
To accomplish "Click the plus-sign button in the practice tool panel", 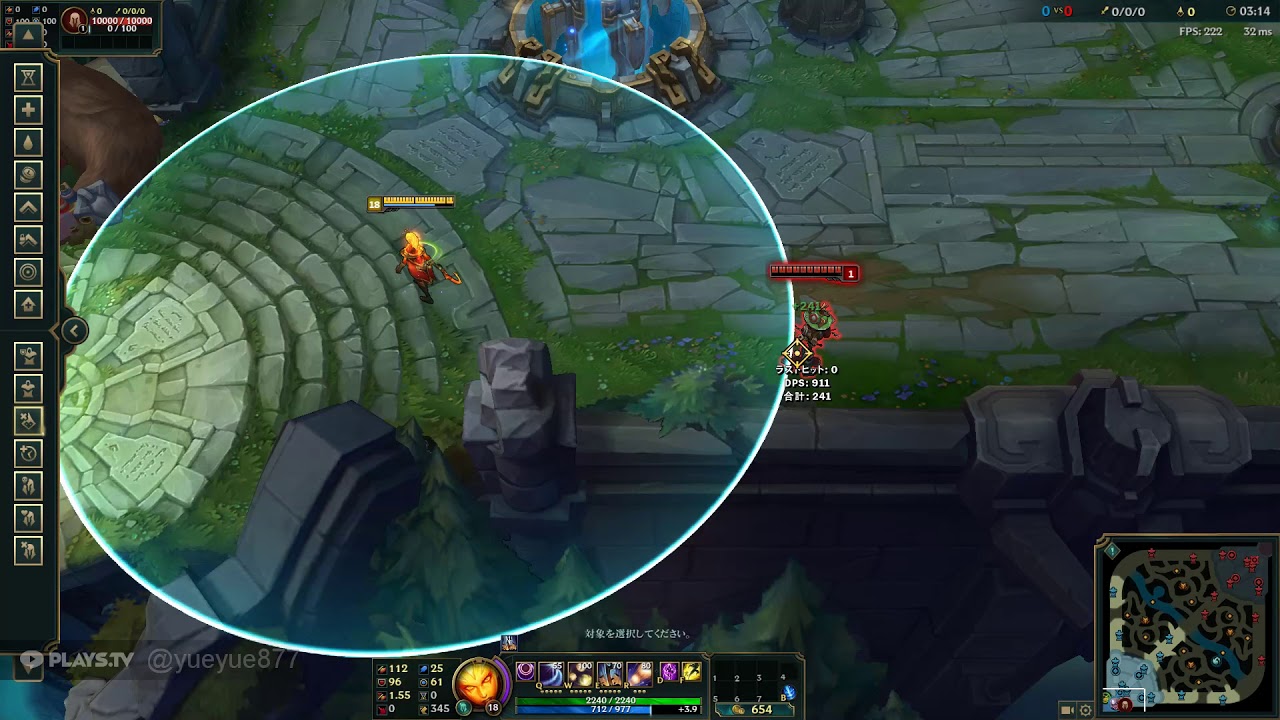I will click(x=29, y=110).
